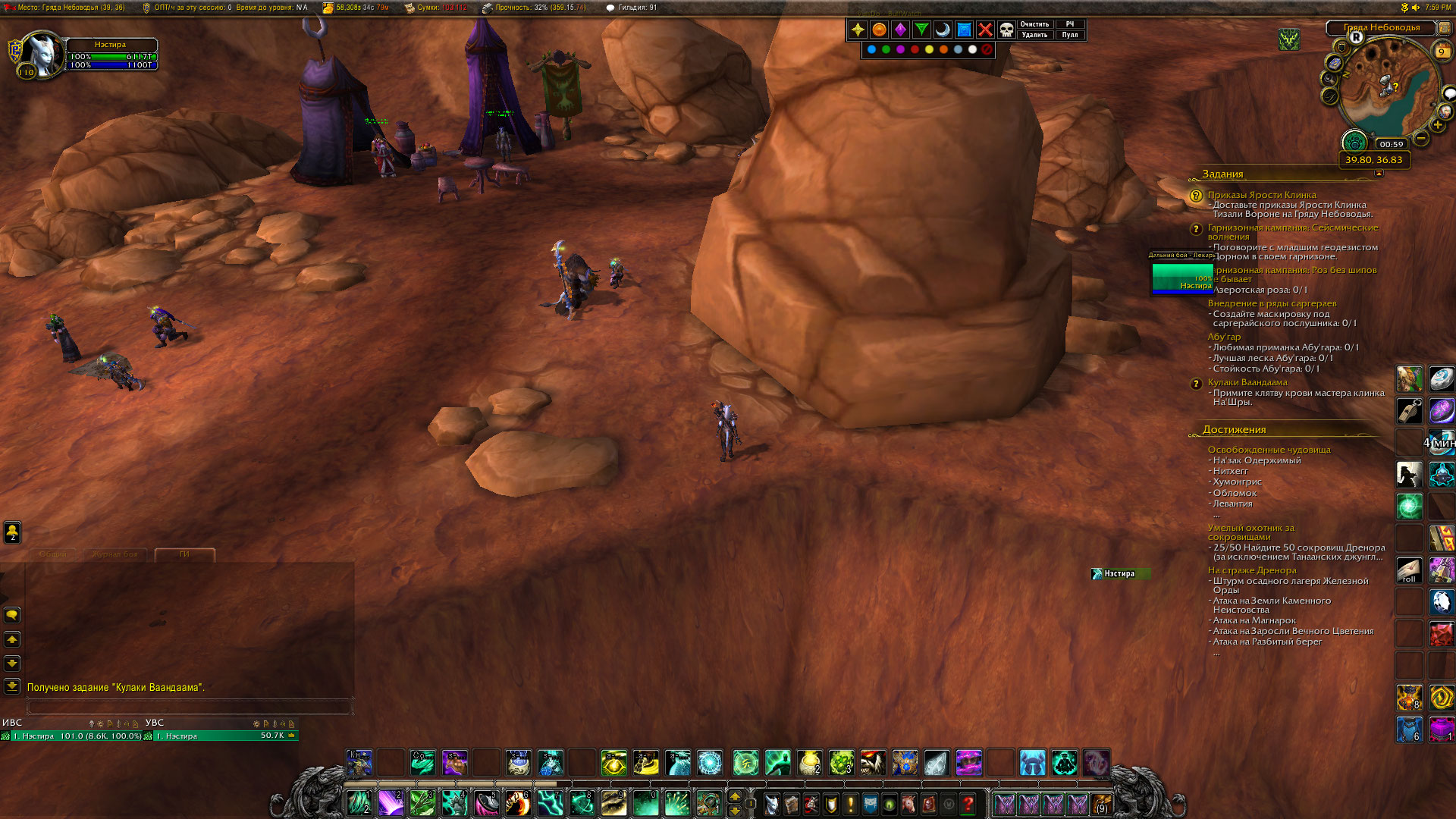Zoom out the minimap with the minus button
This screenshot has width=1456, height=819.
coord(1421,138)
